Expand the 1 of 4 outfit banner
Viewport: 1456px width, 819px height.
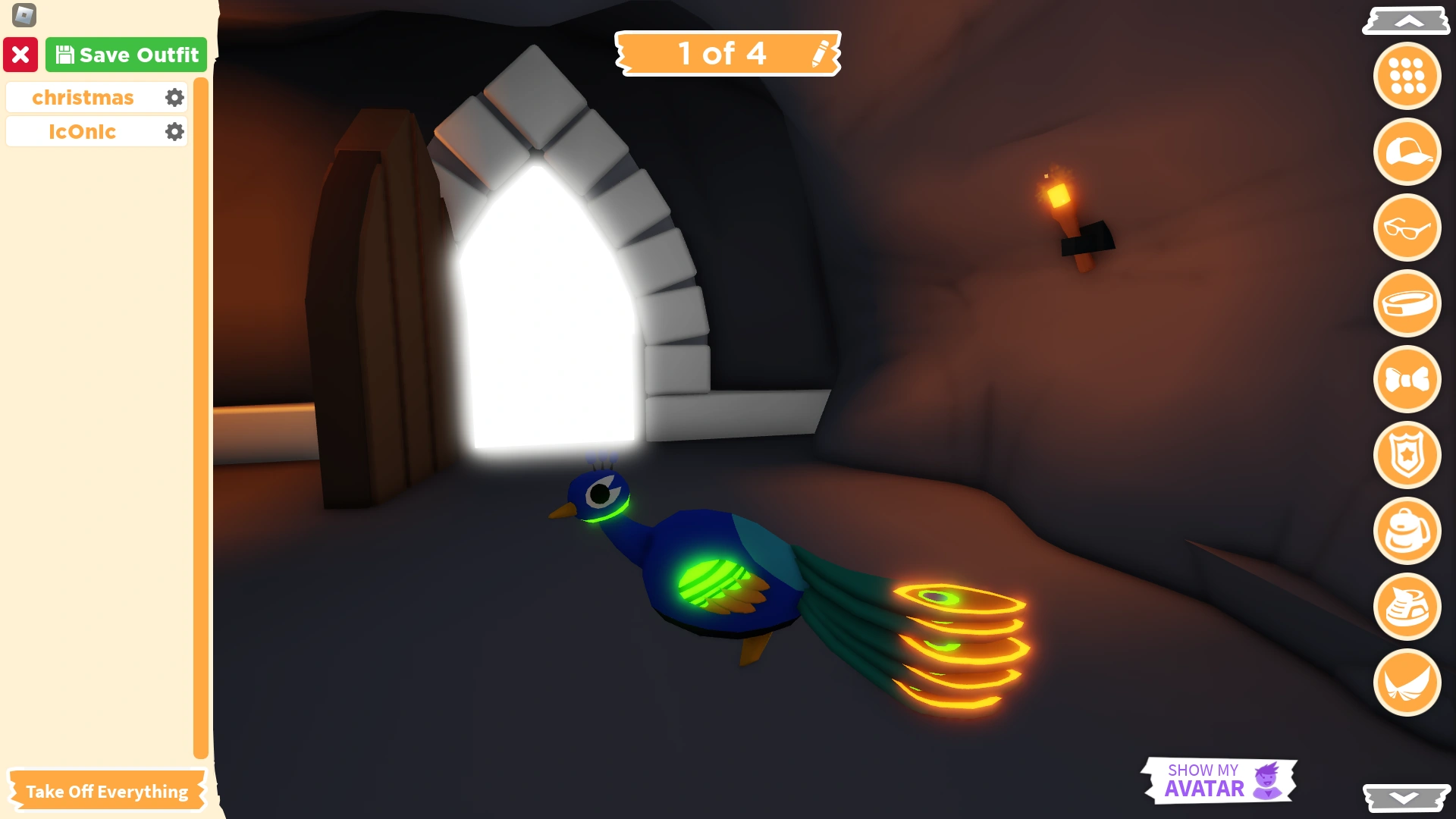pos(724,53)
